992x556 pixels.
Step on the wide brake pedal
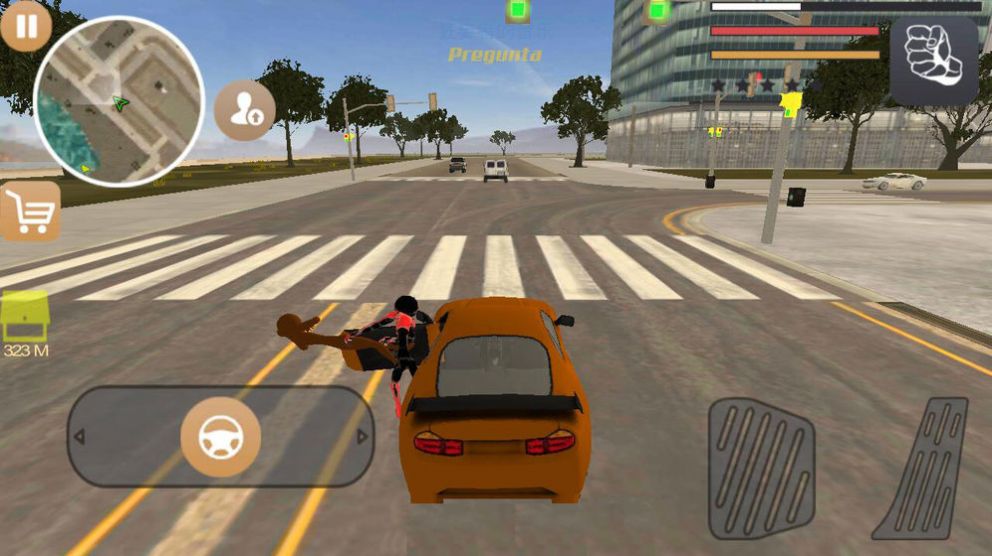(x=761, y=468)
